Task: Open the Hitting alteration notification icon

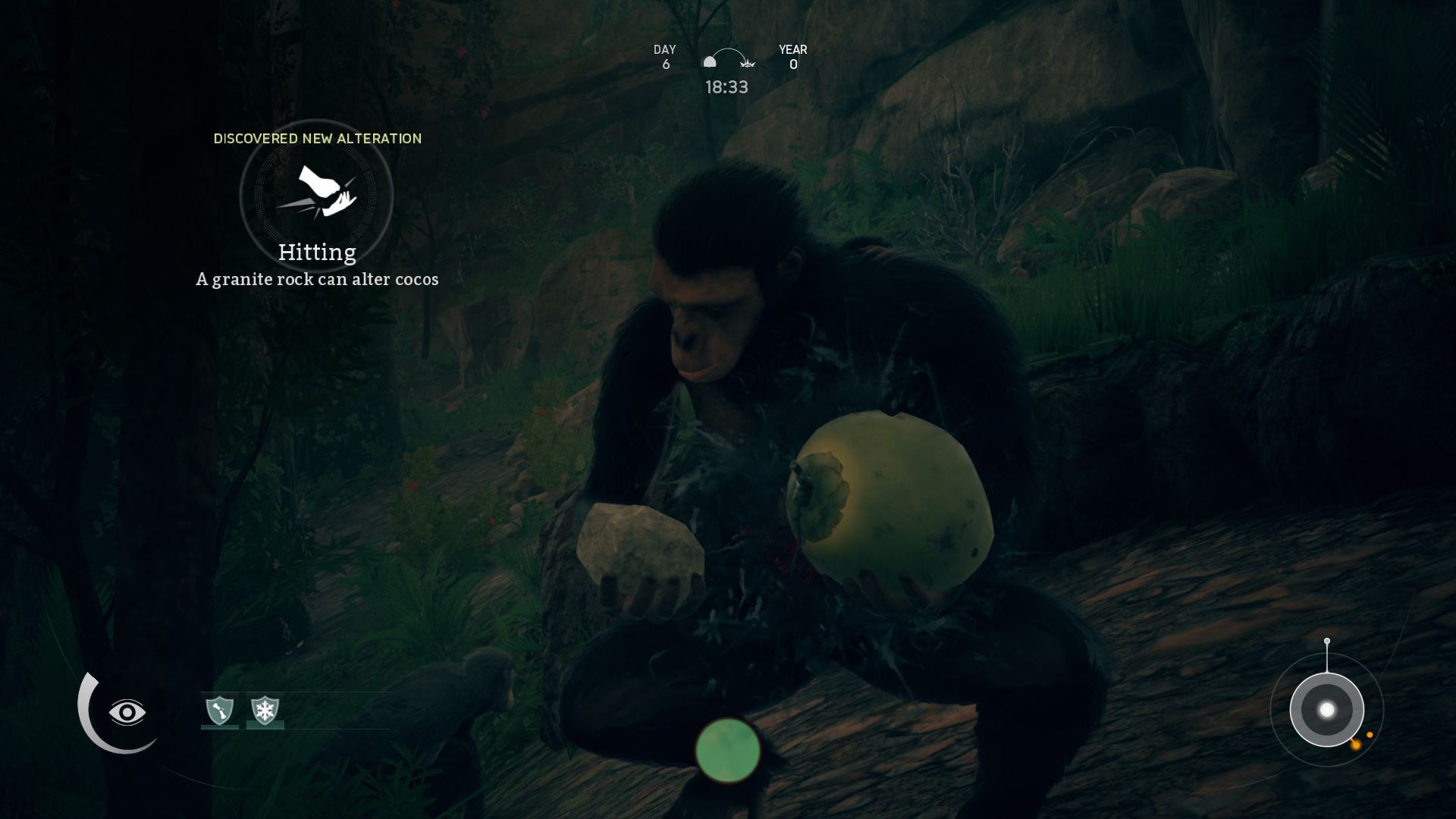Action: [x=316, y=194]
